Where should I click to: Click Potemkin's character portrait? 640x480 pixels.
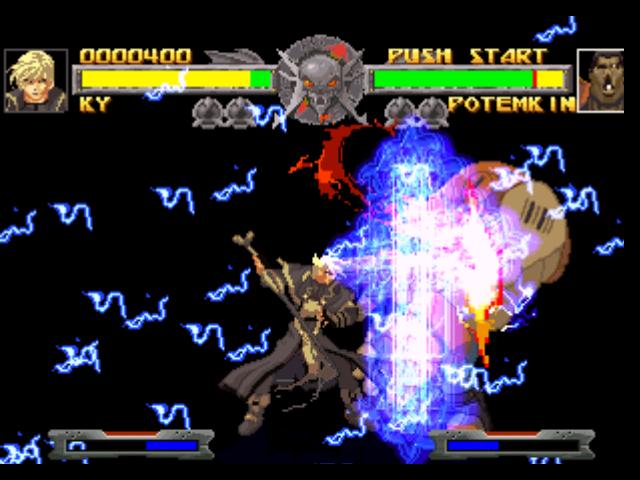tap(602, 80)
